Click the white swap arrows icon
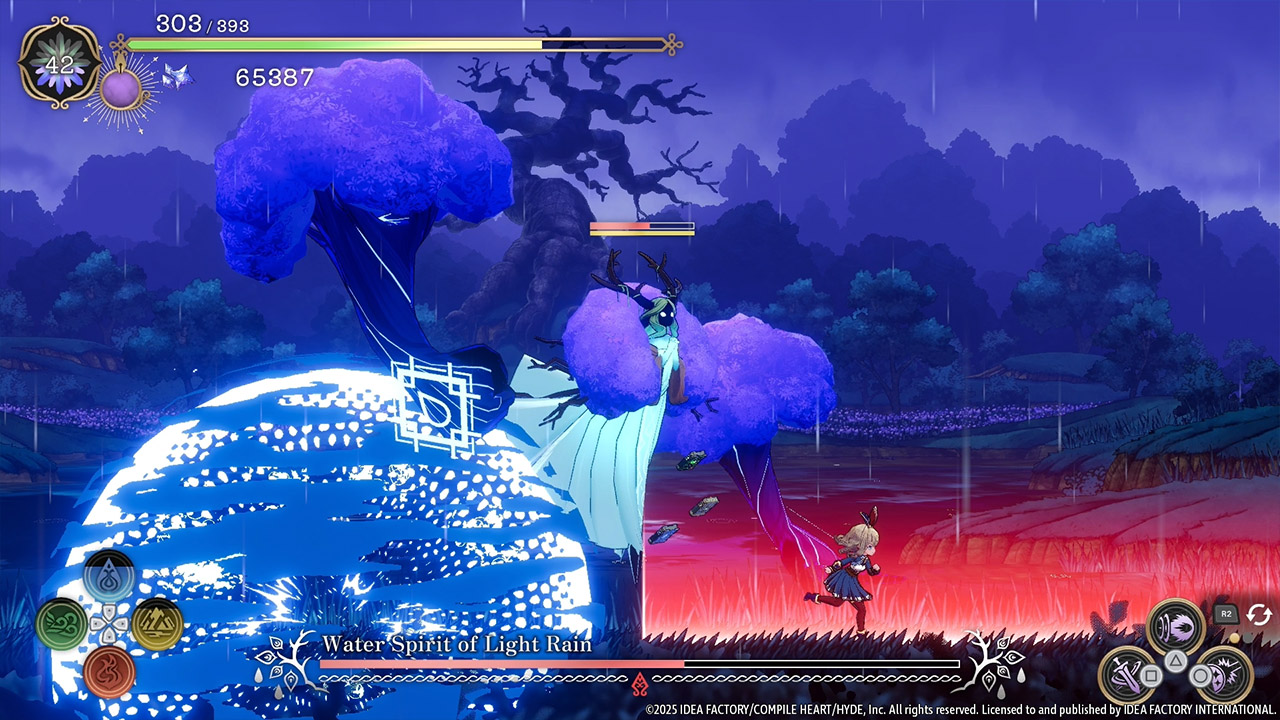The image size is (1280, 720). (1258, 615)
